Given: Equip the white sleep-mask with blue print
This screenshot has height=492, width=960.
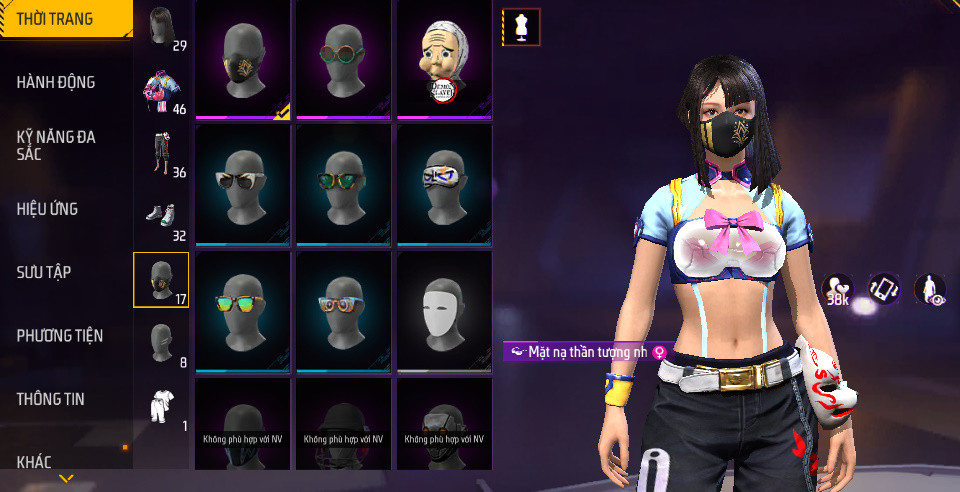Looking at the screenshot, I should [x=444, y=184].
